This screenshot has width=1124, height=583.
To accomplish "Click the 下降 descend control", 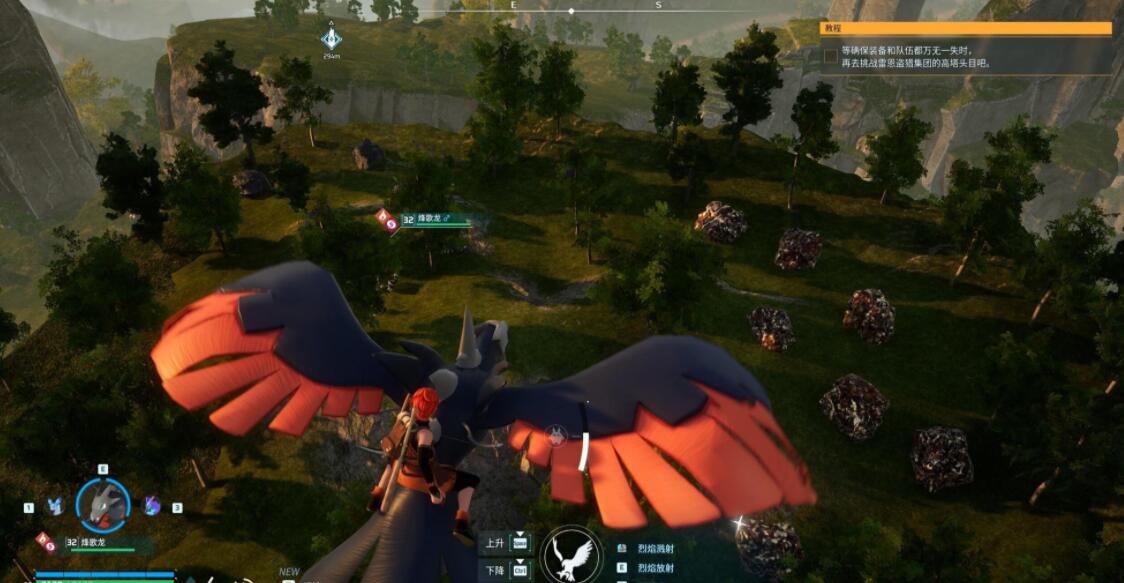I will (505, 570).
